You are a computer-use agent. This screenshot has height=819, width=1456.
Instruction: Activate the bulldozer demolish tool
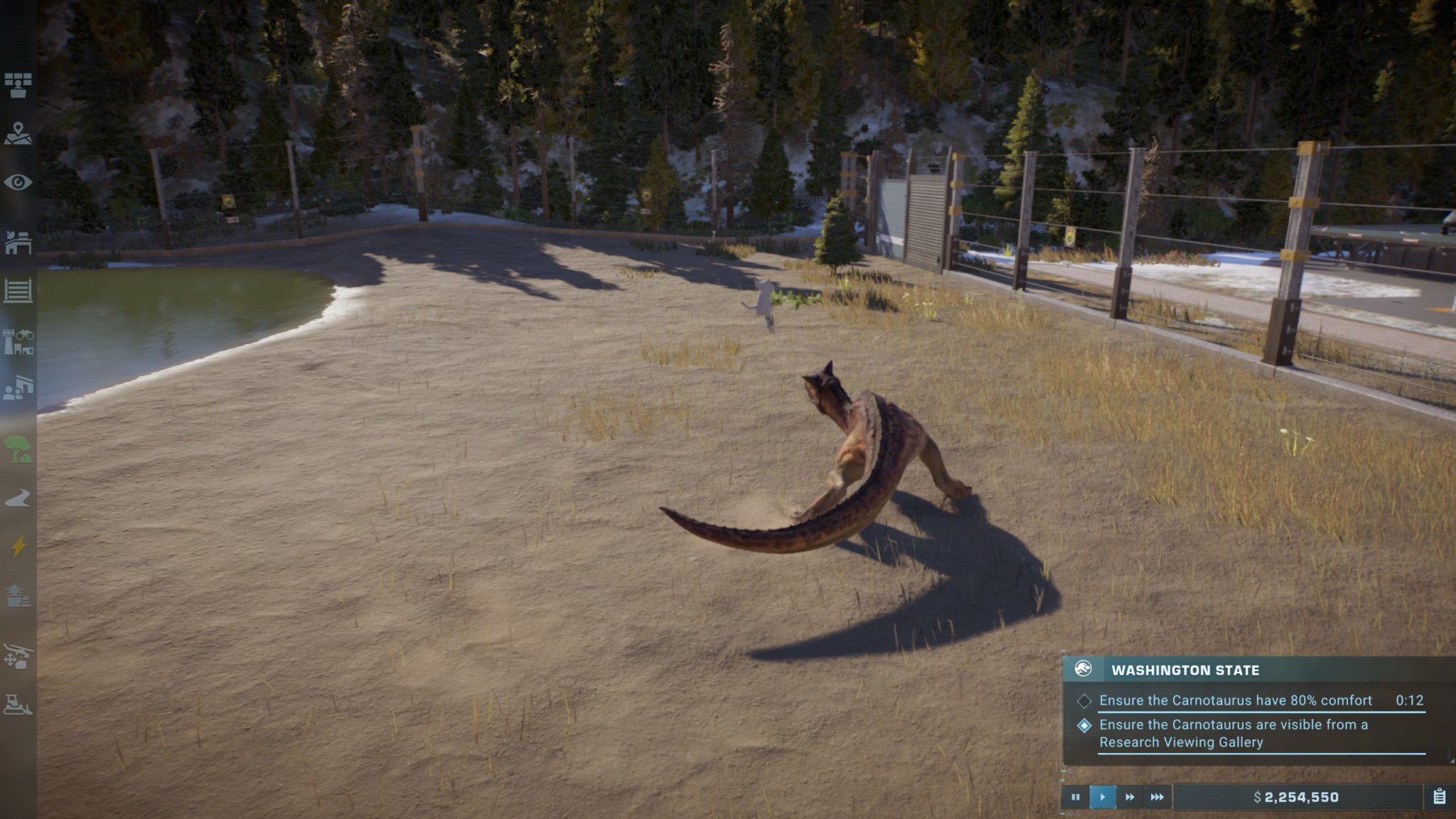click(x=18, y=705)
